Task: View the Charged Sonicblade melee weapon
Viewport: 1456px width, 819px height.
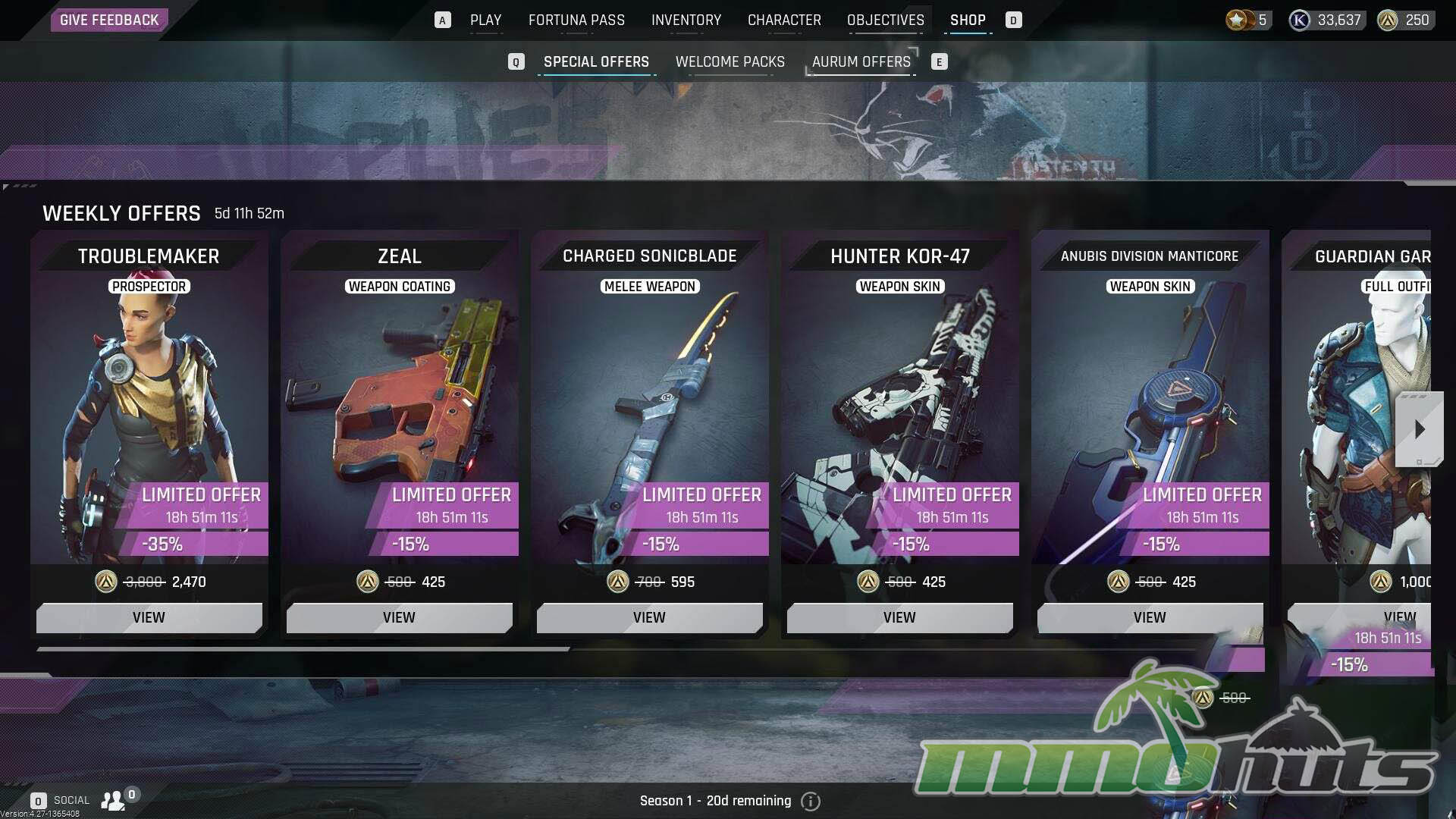Action: click(x=649, y=617)
